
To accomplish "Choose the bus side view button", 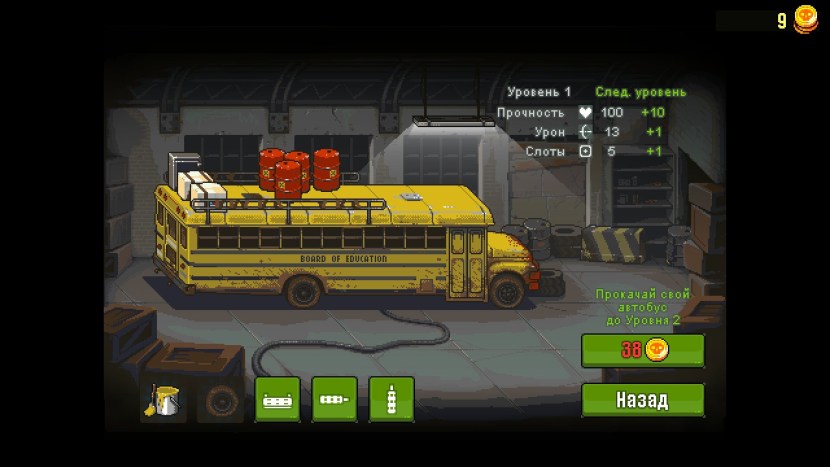I will [x=277, y=400].
